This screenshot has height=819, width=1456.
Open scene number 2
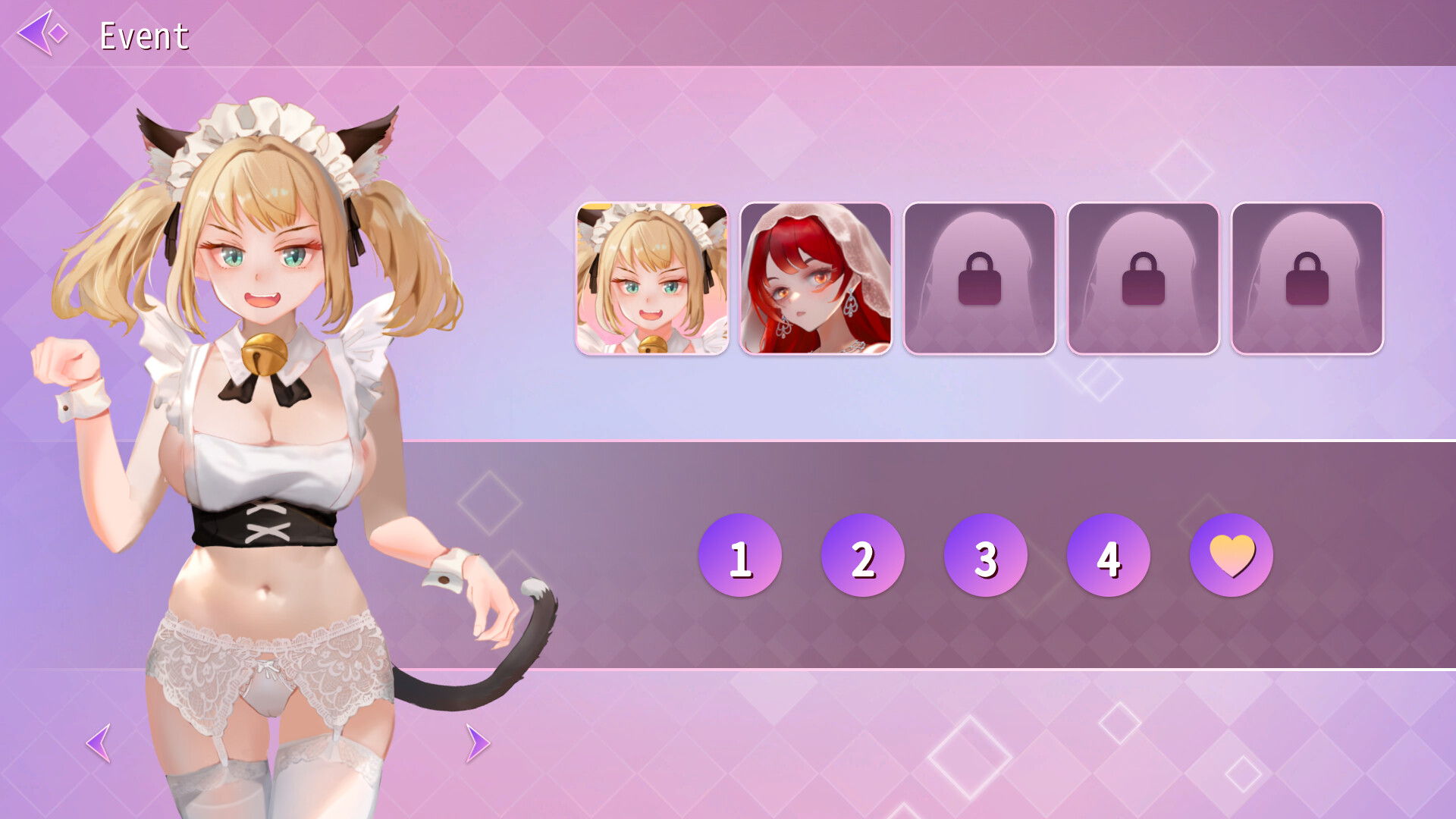pyautogui.click(x=863, y=554)
